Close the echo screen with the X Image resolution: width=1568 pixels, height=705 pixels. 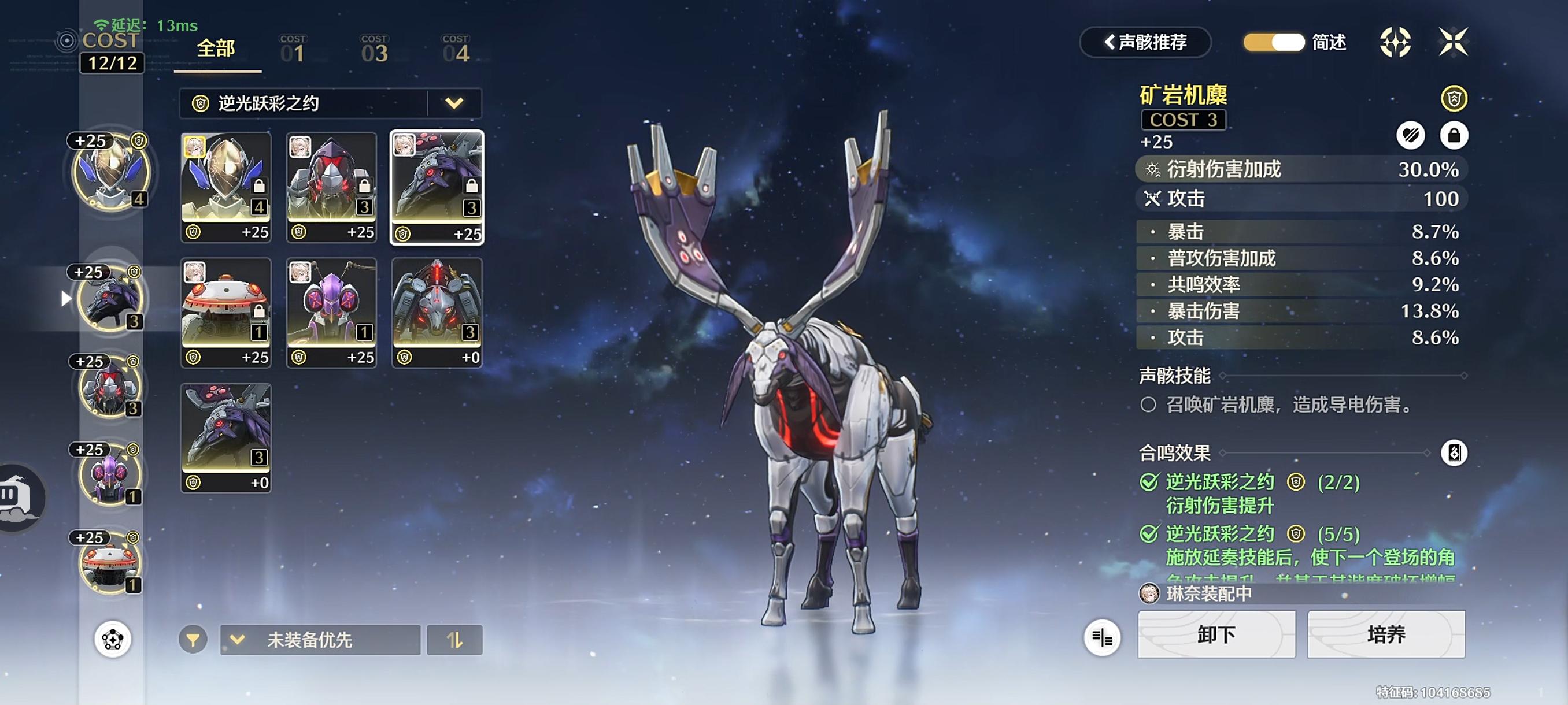(x=1452, y=42)
